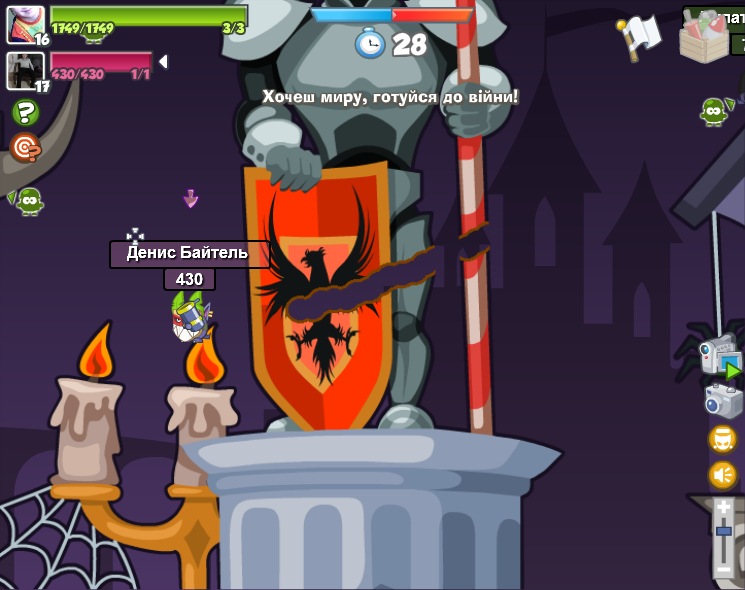Open the orange target hint button
745x590 pixels.
(25, 148)
